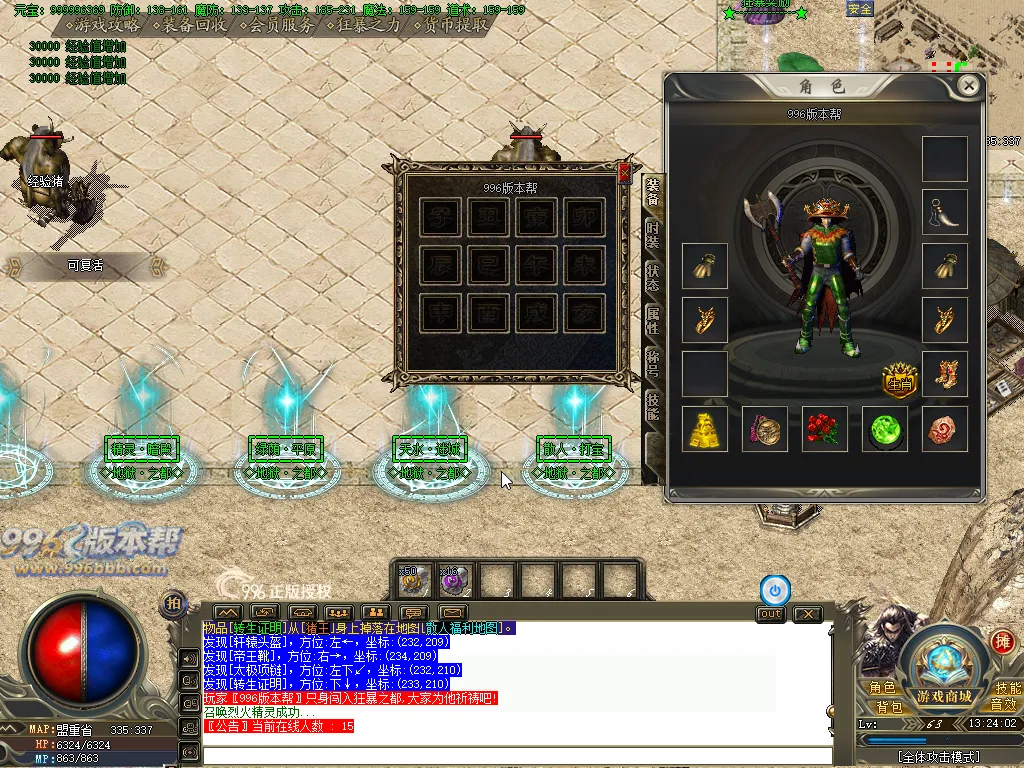Select the green orb equipment slot

pos(884,428)
